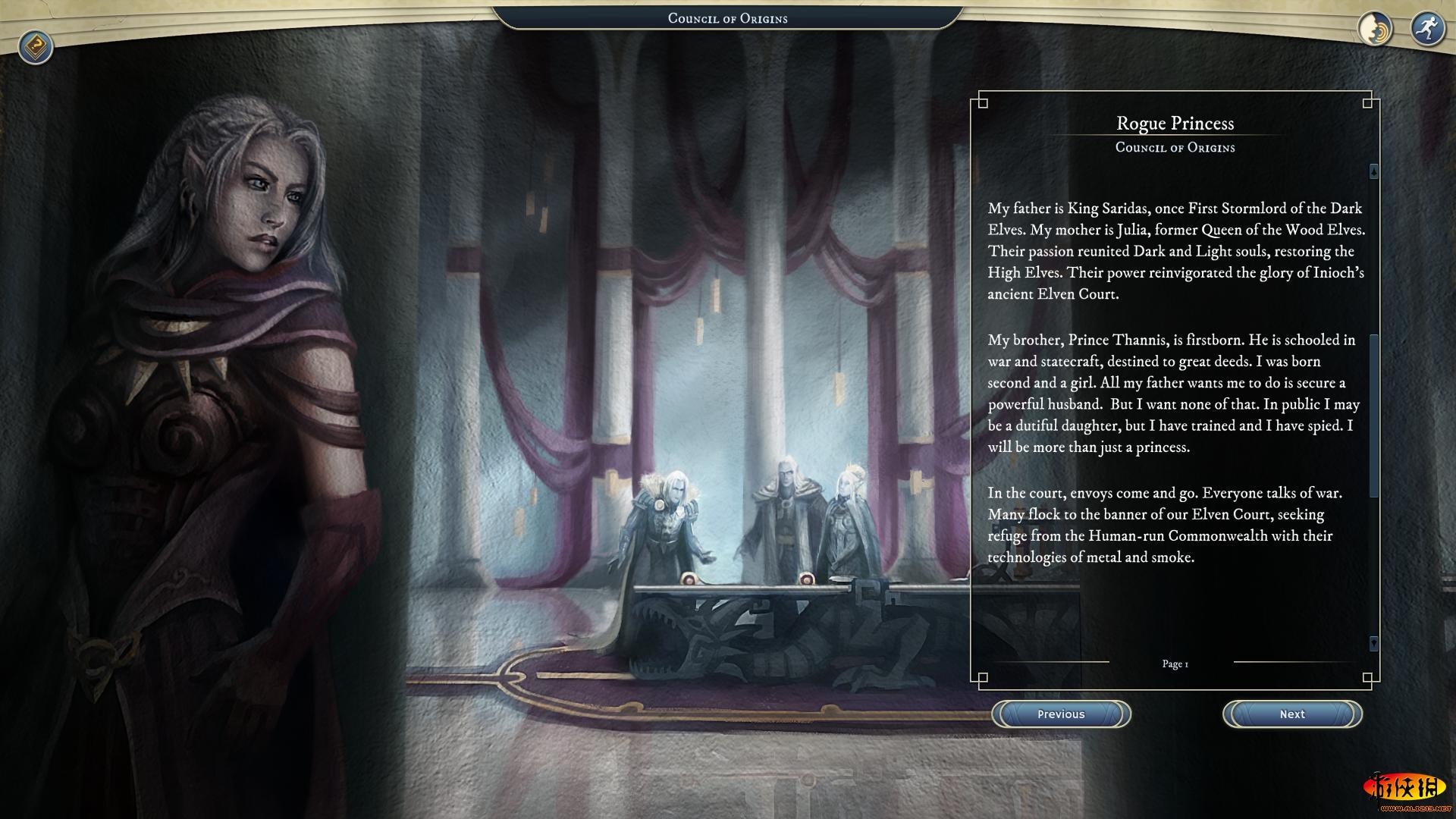Click the story text scroll-up arrow
The height and width of the screenshot is (819, 1456).
click(1373, 172)
